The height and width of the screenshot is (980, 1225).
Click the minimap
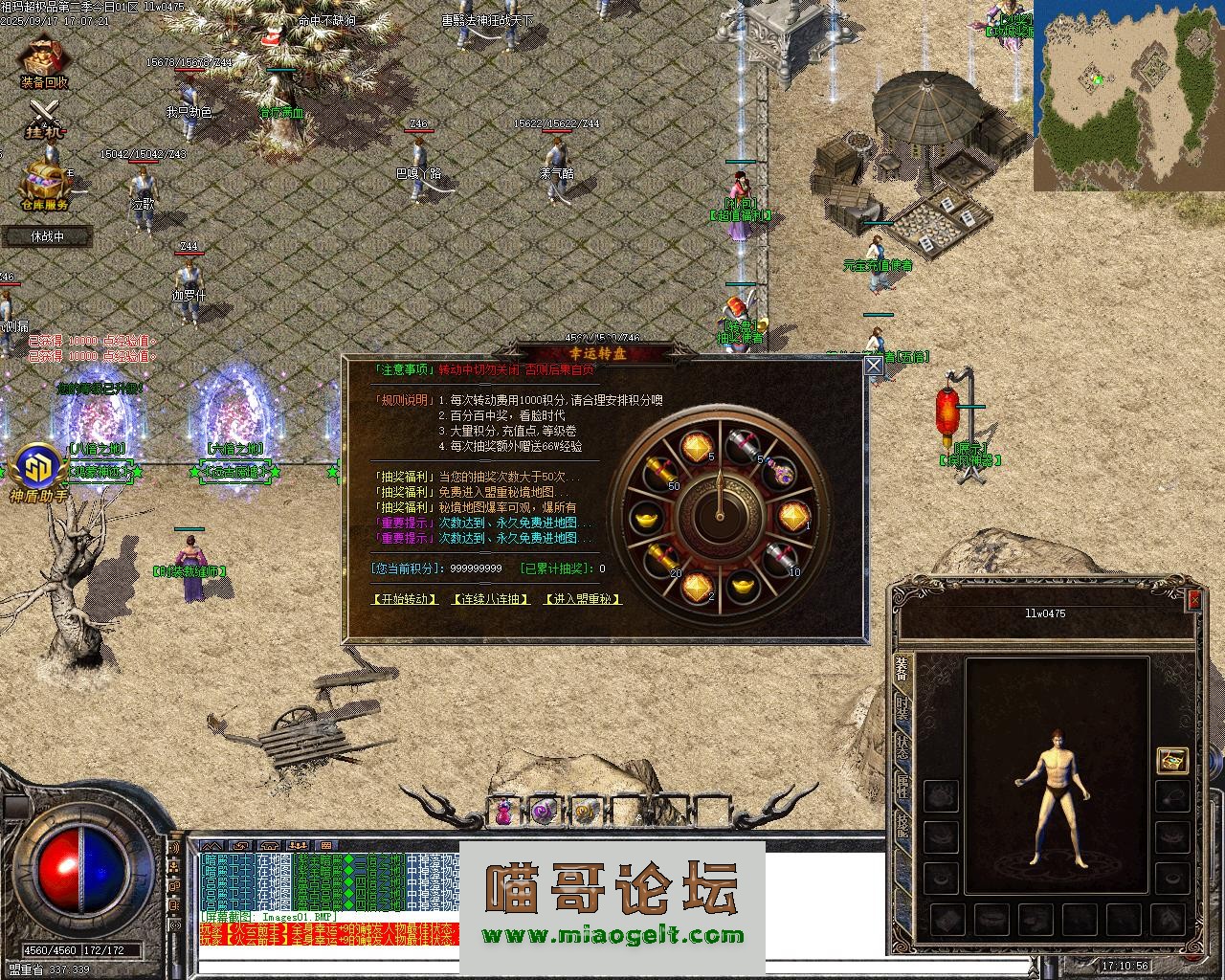1128,96
